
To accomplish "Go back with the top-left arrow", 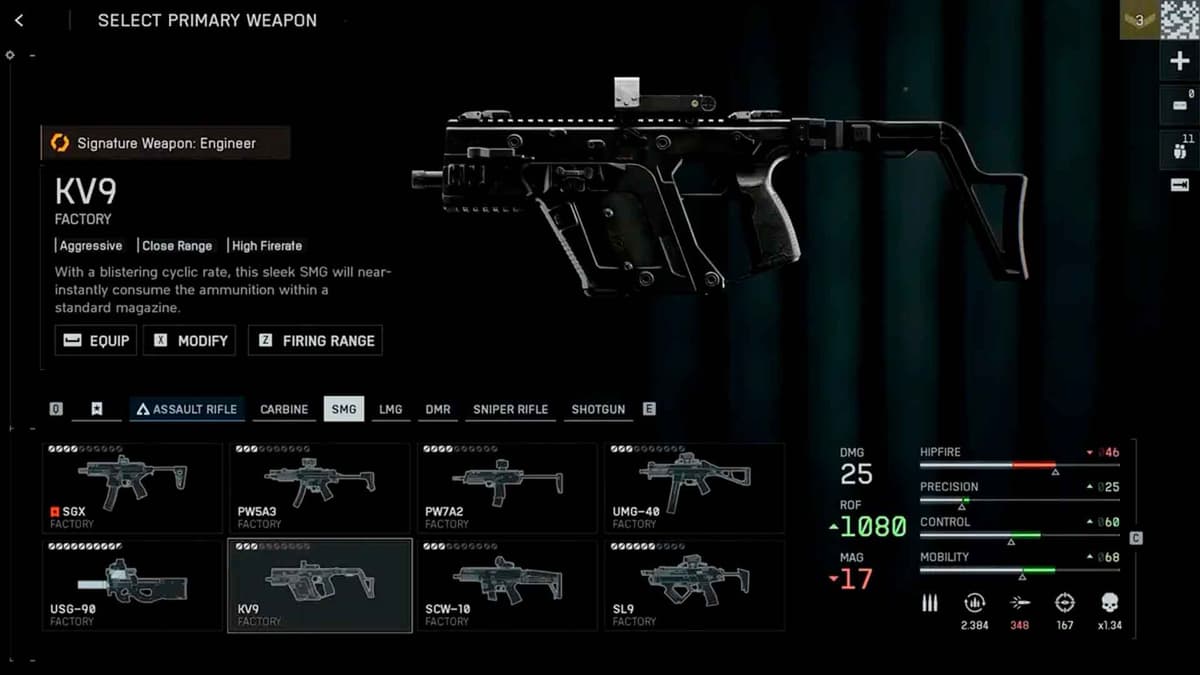I will click(19, 20).
